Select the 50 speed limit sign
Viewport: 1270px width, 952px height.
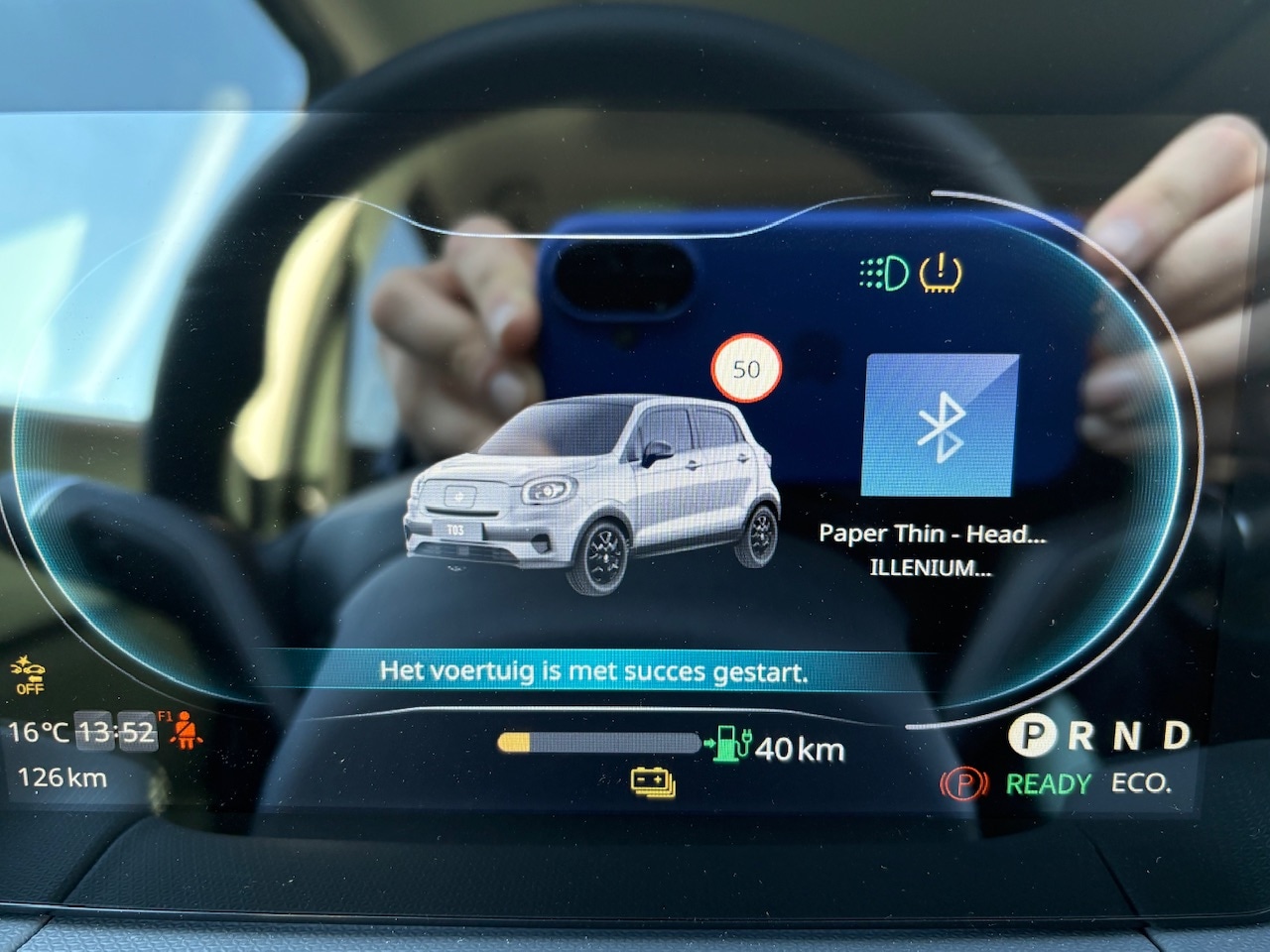click(x=746, y=370)
